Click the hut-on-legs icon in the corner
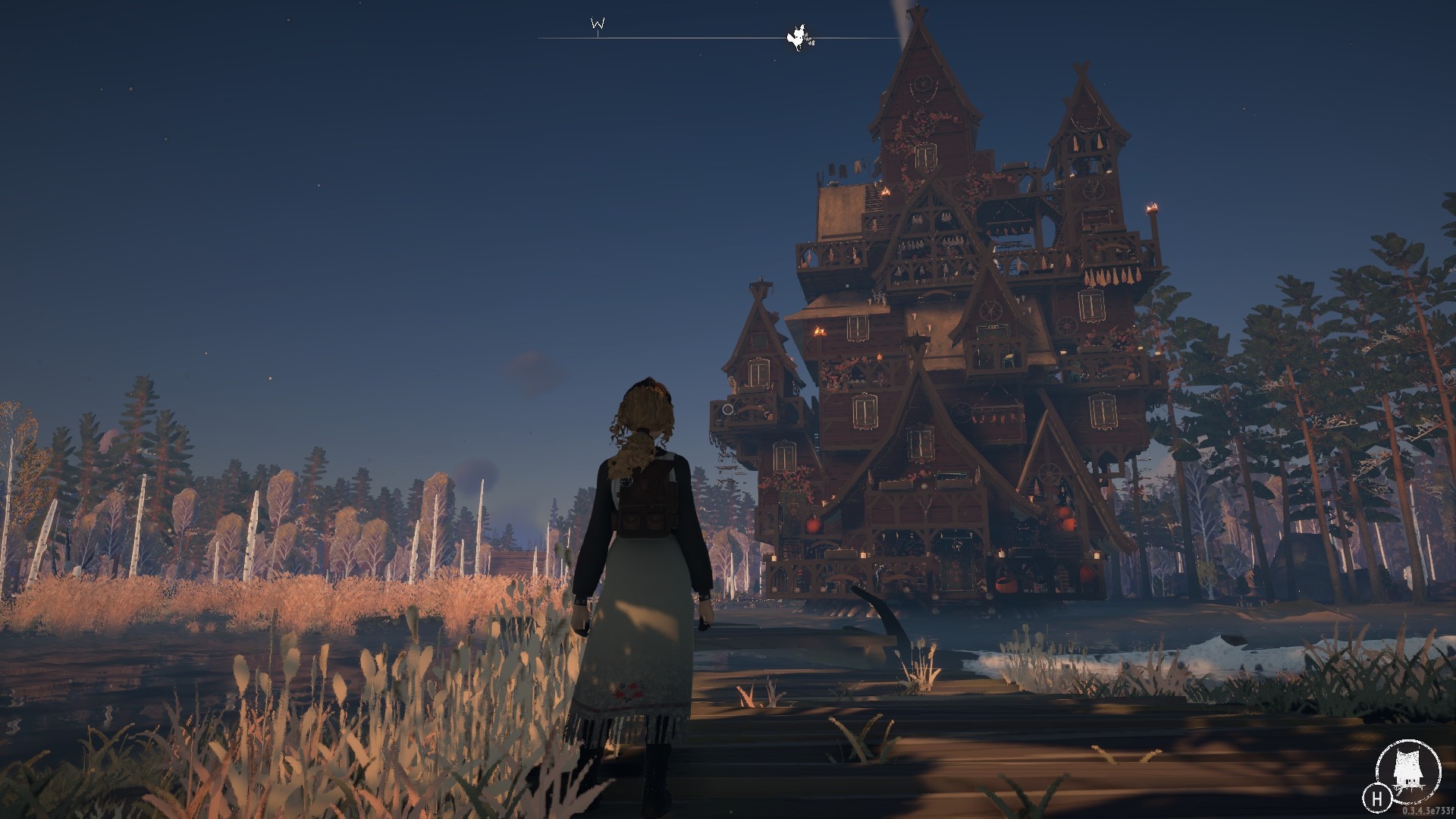The image size is (1456, 819). point(1408,773)
